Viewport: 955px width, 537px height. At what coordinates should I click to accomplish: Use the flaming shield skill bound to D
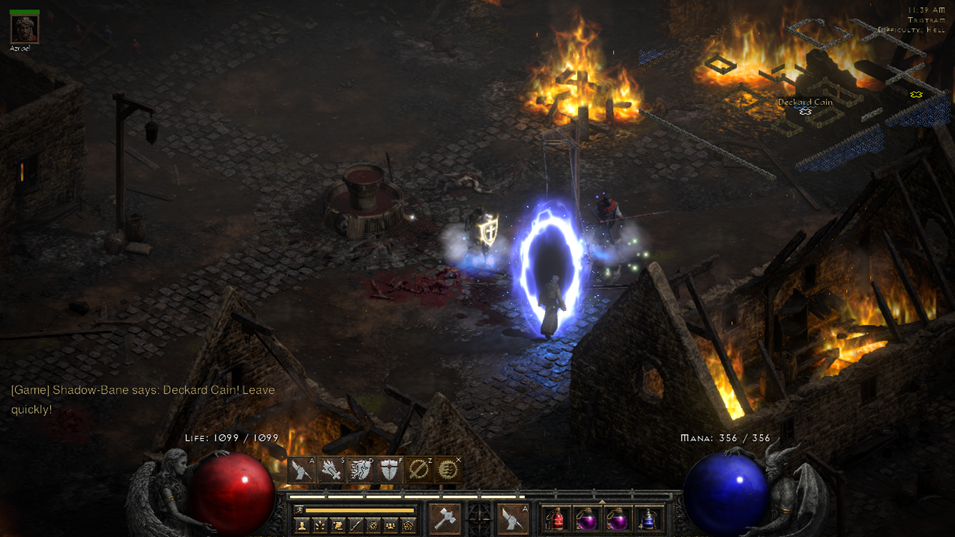360,470
